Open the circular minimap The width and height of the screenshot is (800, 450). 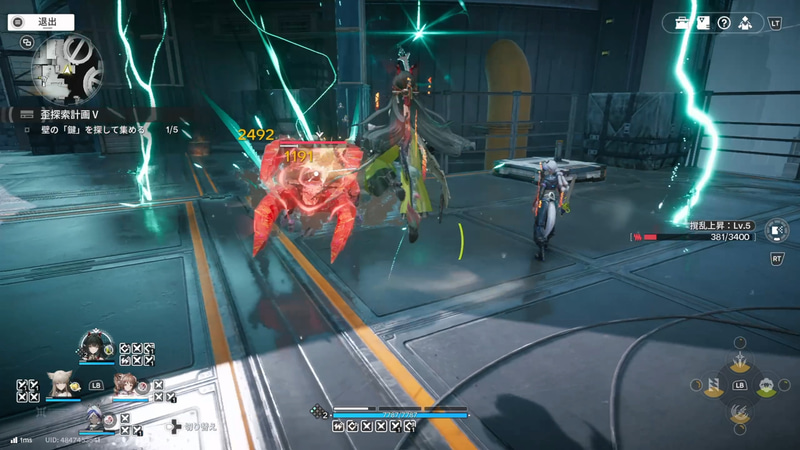coord(66,68)
